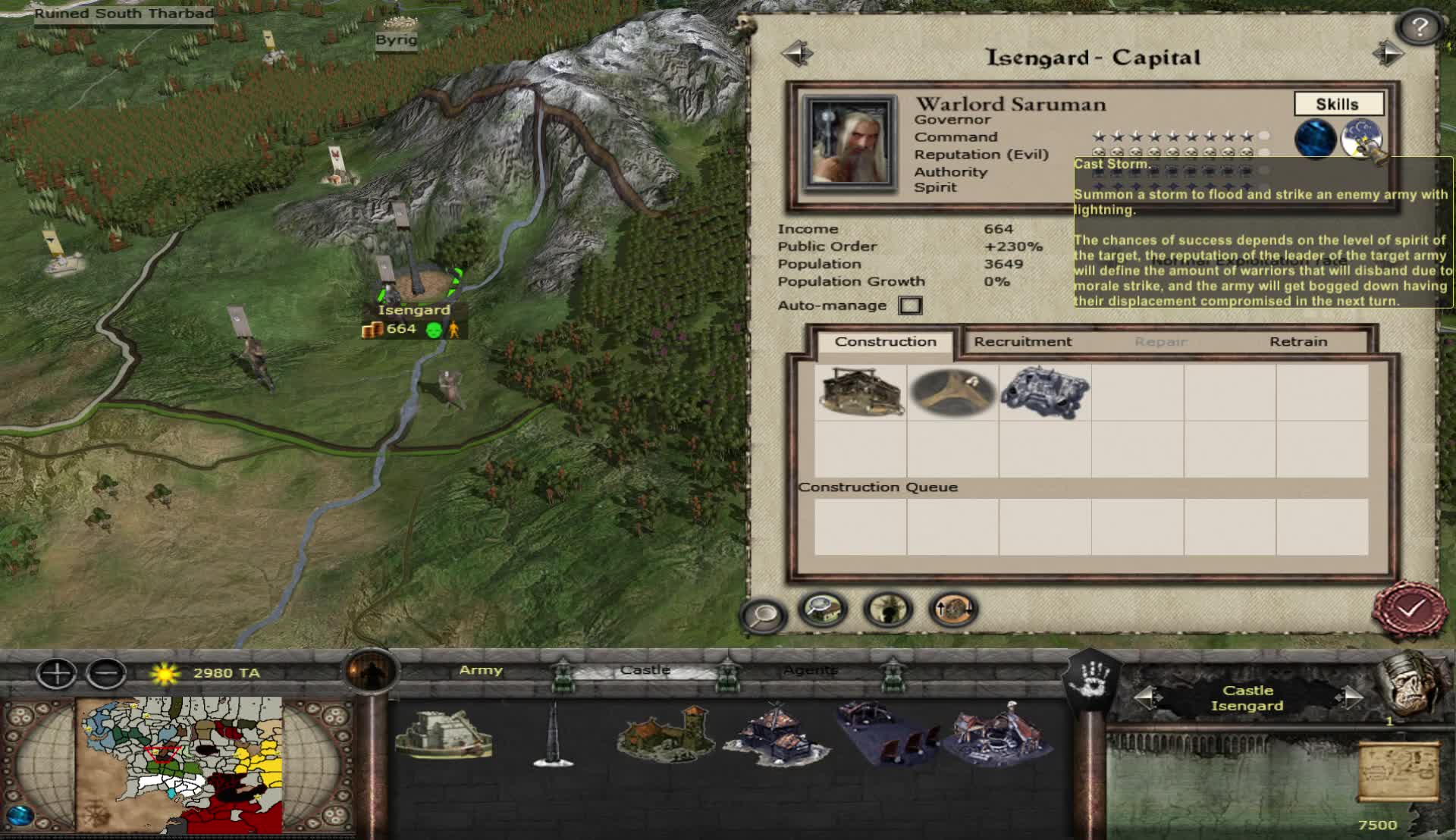
Task: Select the first building in Construction options
Action: click(x=861, y=391)
